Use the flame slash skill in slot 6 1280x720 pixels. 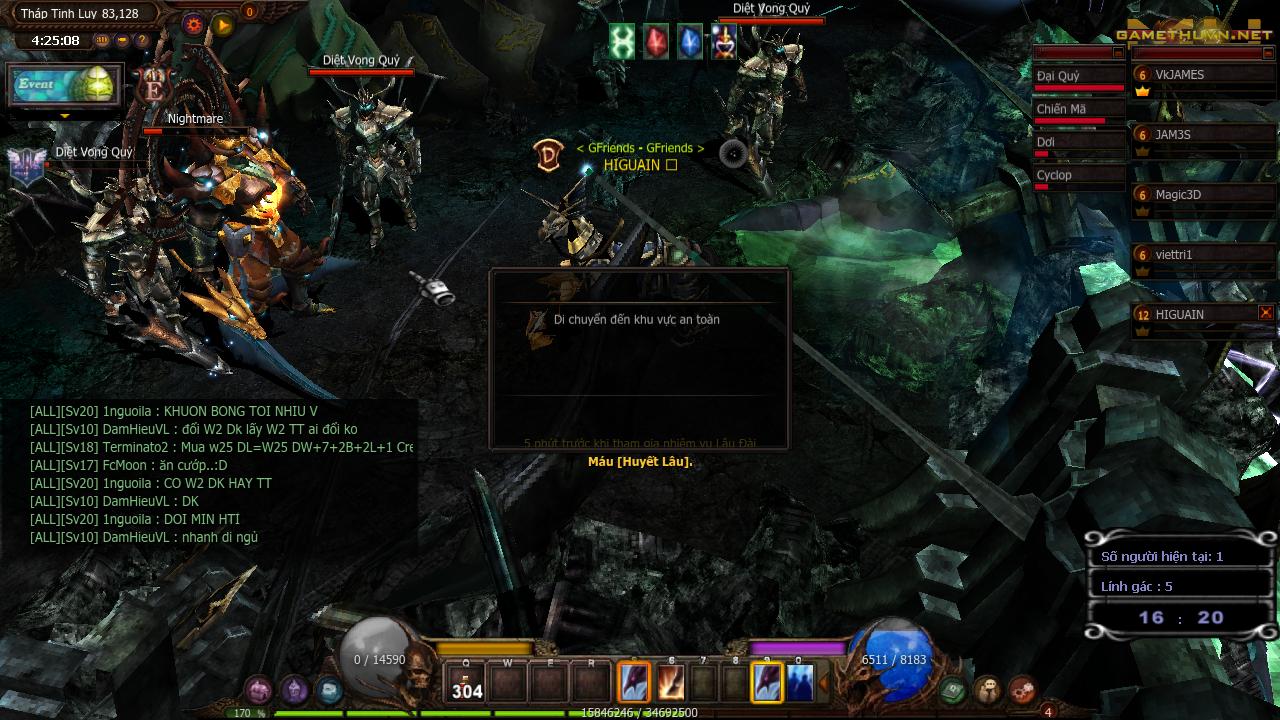(671, 683)
